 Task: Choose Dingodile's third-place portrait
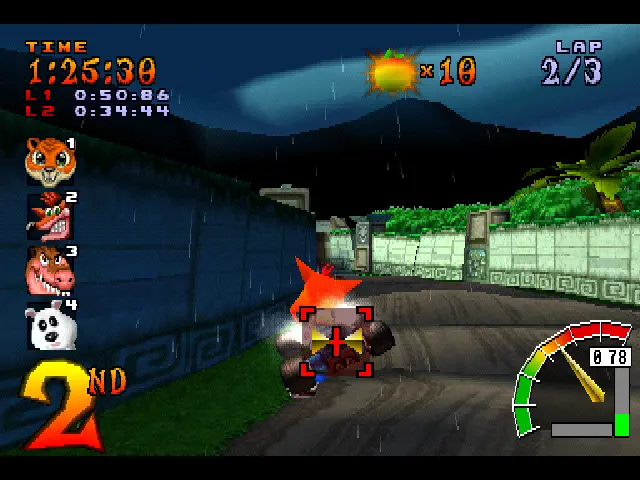click(49, 270)
